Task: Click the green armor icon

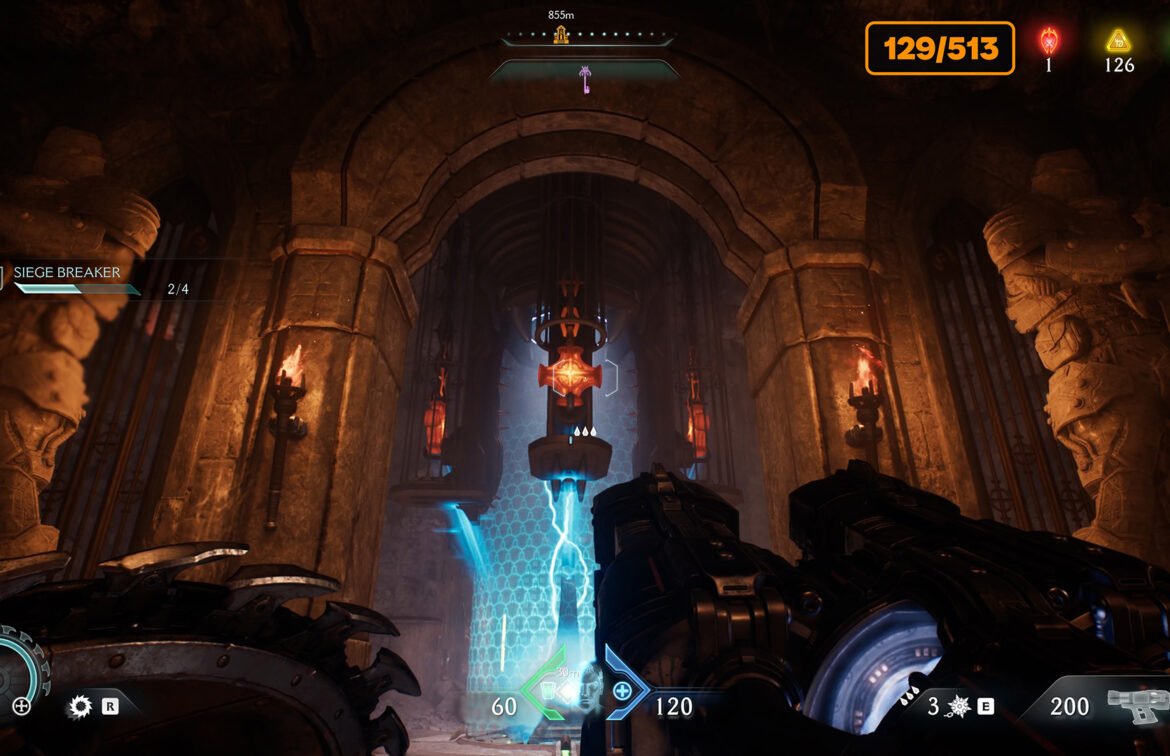Action: point(545,690)
